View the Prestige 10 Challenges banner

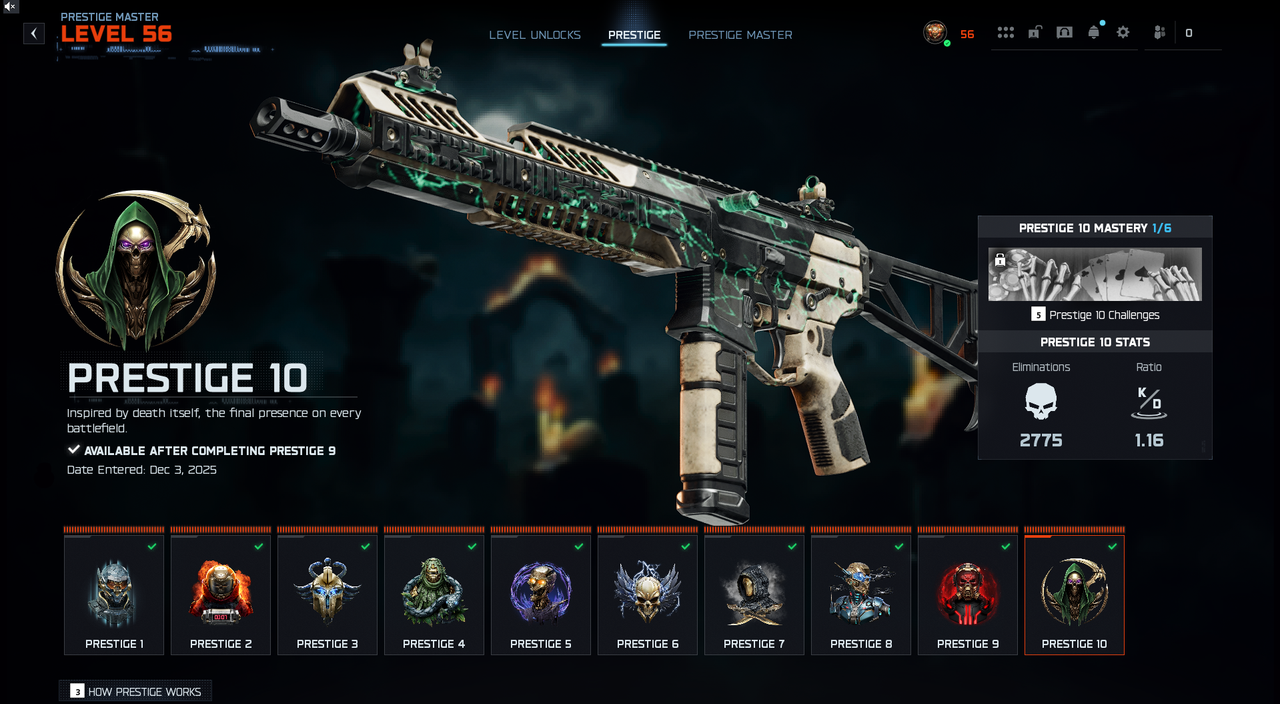point(1095,275)
